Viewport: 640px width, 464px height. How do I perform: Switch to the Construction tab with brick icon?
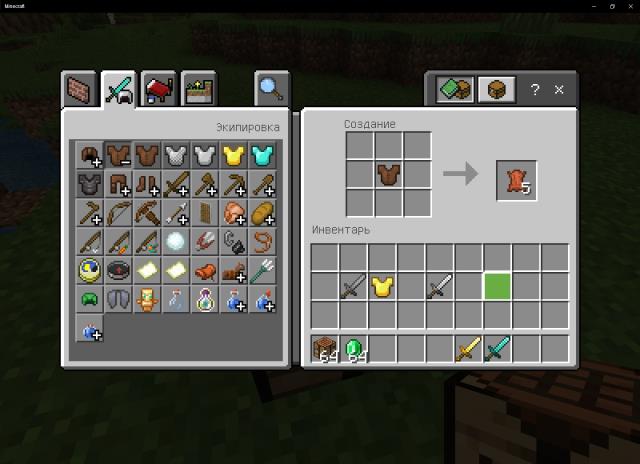[x=81, y=89]
